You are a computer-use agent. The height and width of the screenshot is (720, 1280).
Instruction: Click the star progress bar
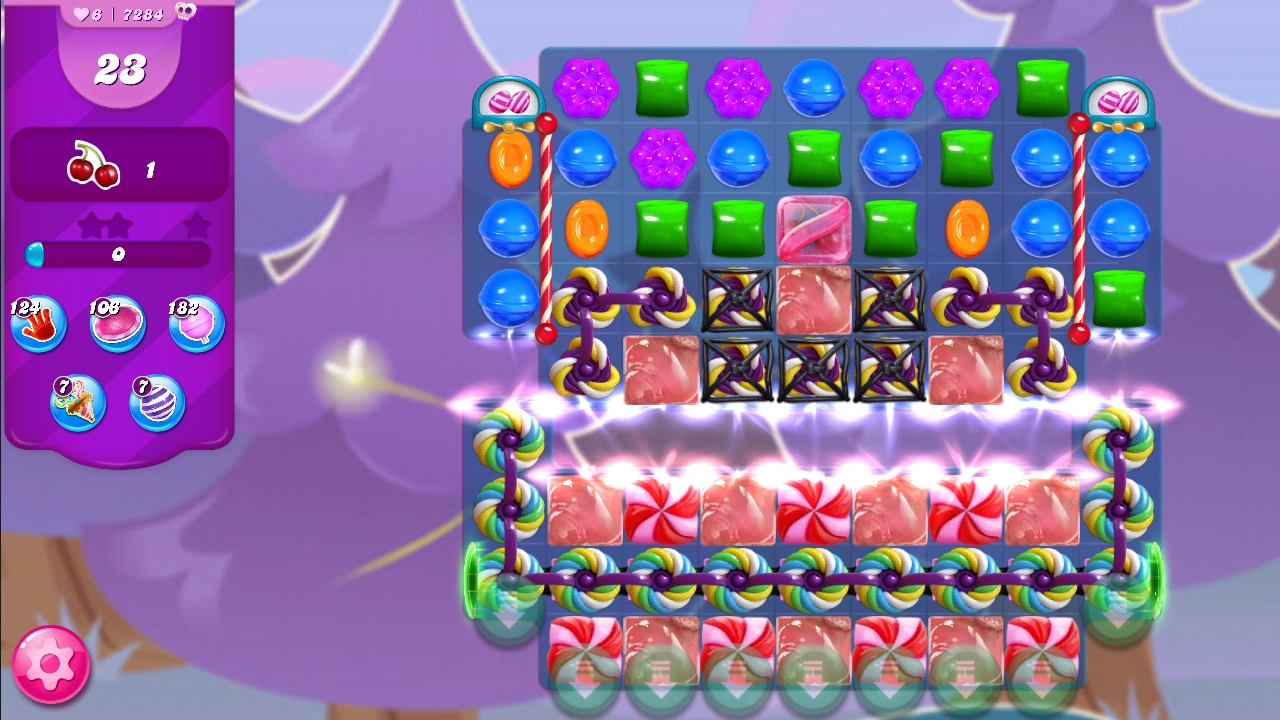tap(118, 256)
